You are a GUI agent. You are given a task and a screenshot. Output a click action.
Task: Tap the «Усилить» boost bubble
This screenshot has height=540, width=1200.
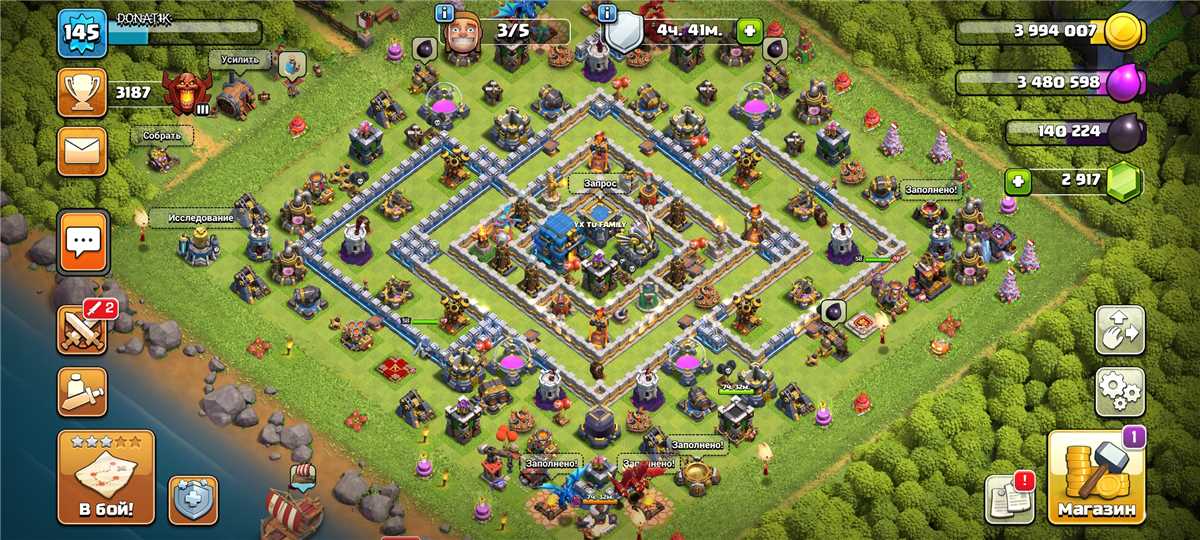(240, 60)
